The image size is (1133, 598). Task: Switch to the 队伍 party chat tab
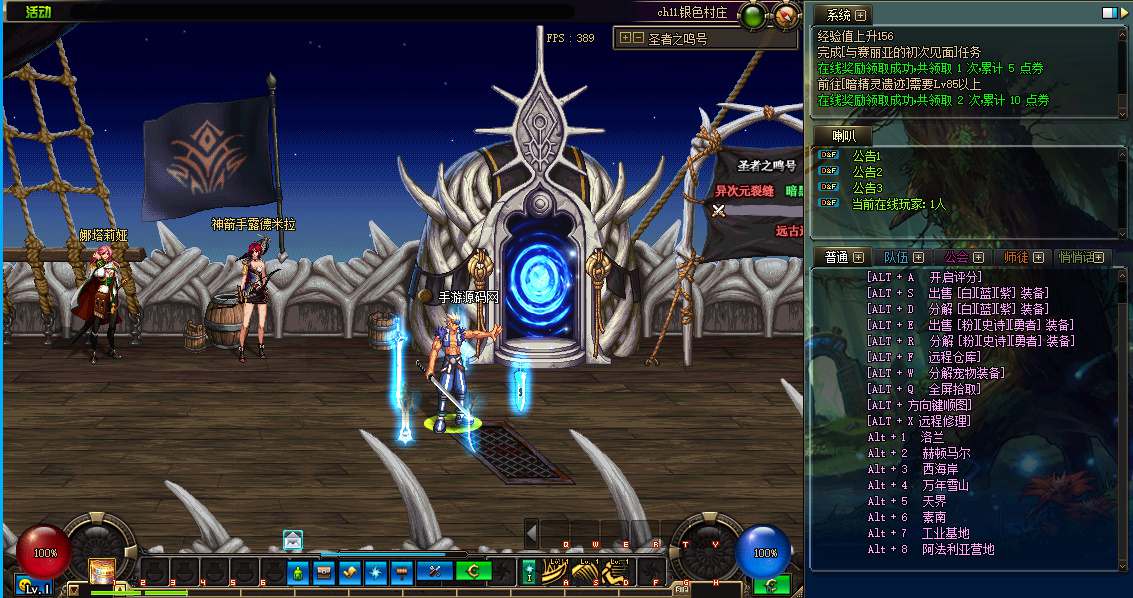coord(896,257)
